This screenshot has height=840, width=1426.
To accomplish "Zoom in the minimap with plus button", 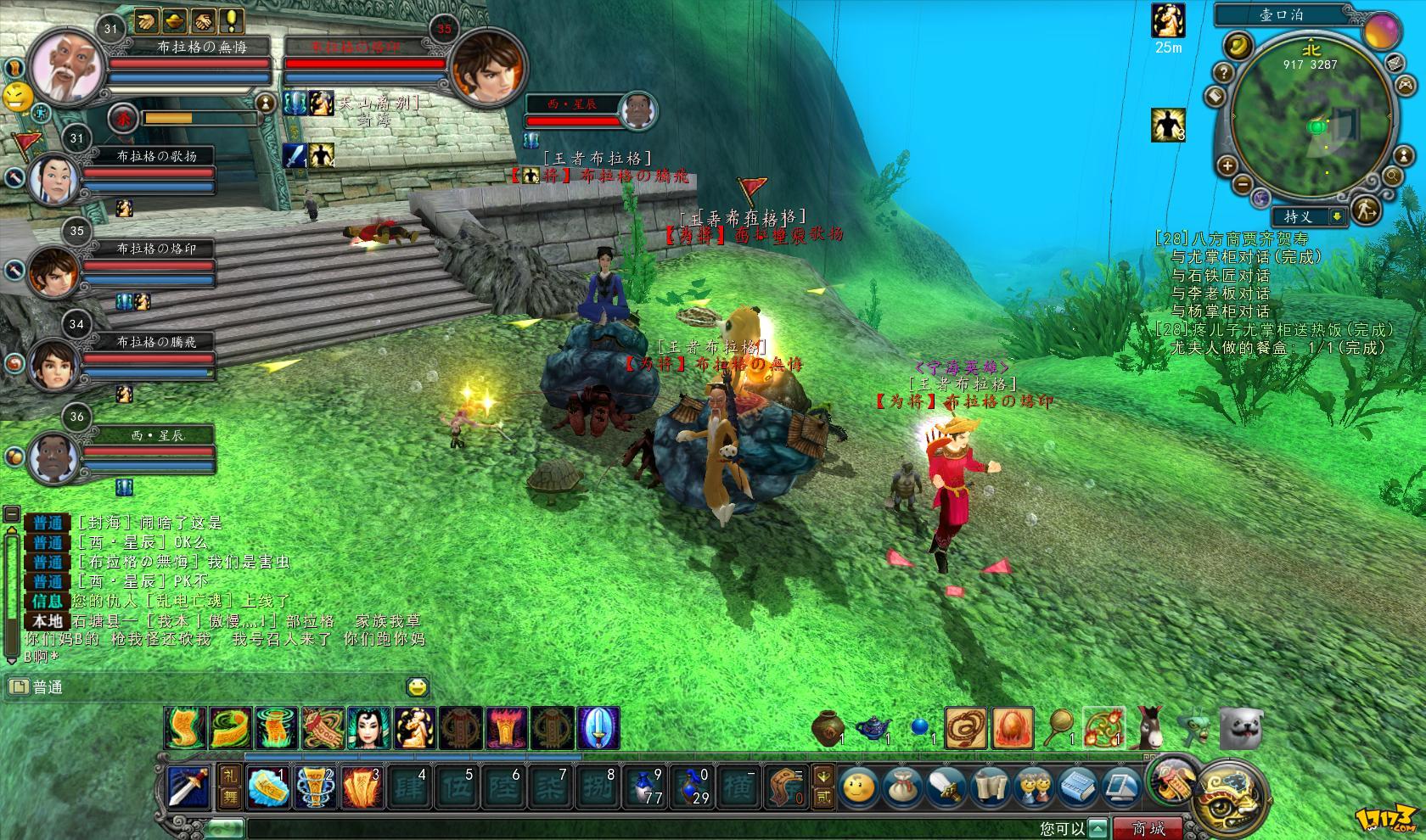I will click(x=1227, y=165).
